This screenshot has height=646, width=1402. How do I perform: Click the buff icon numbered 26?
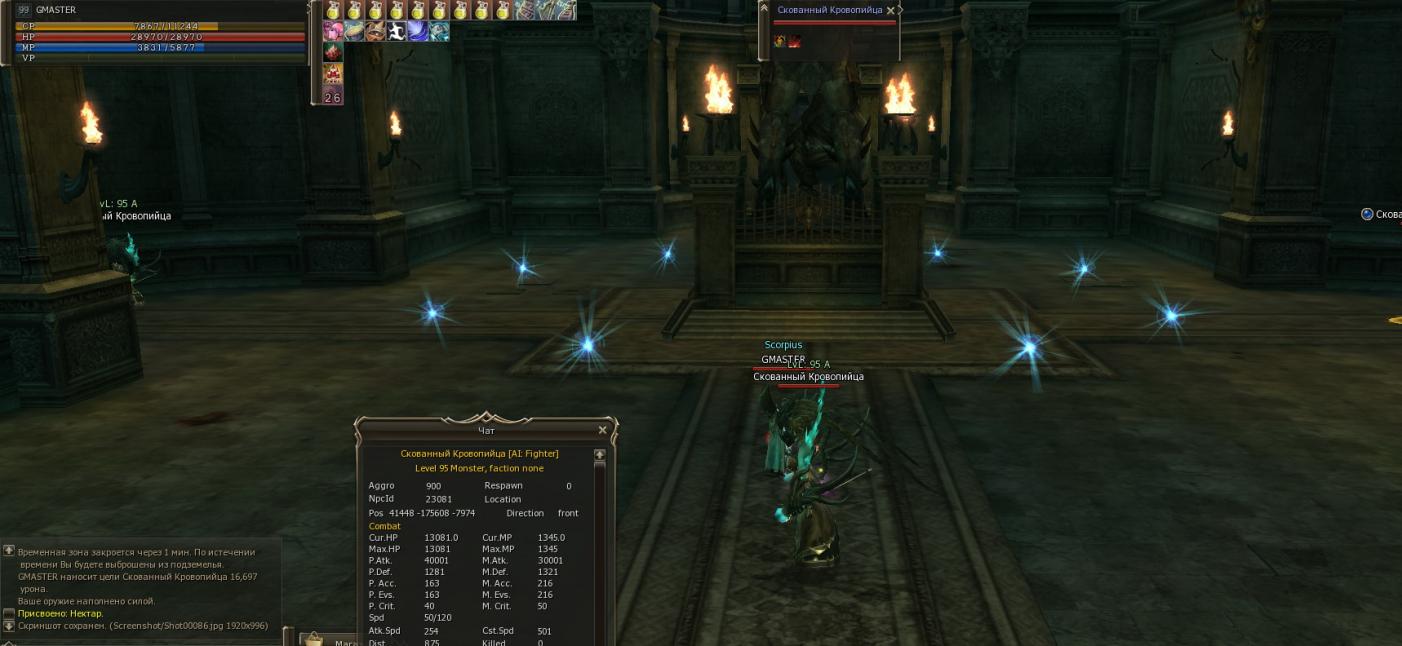(333, 96)
